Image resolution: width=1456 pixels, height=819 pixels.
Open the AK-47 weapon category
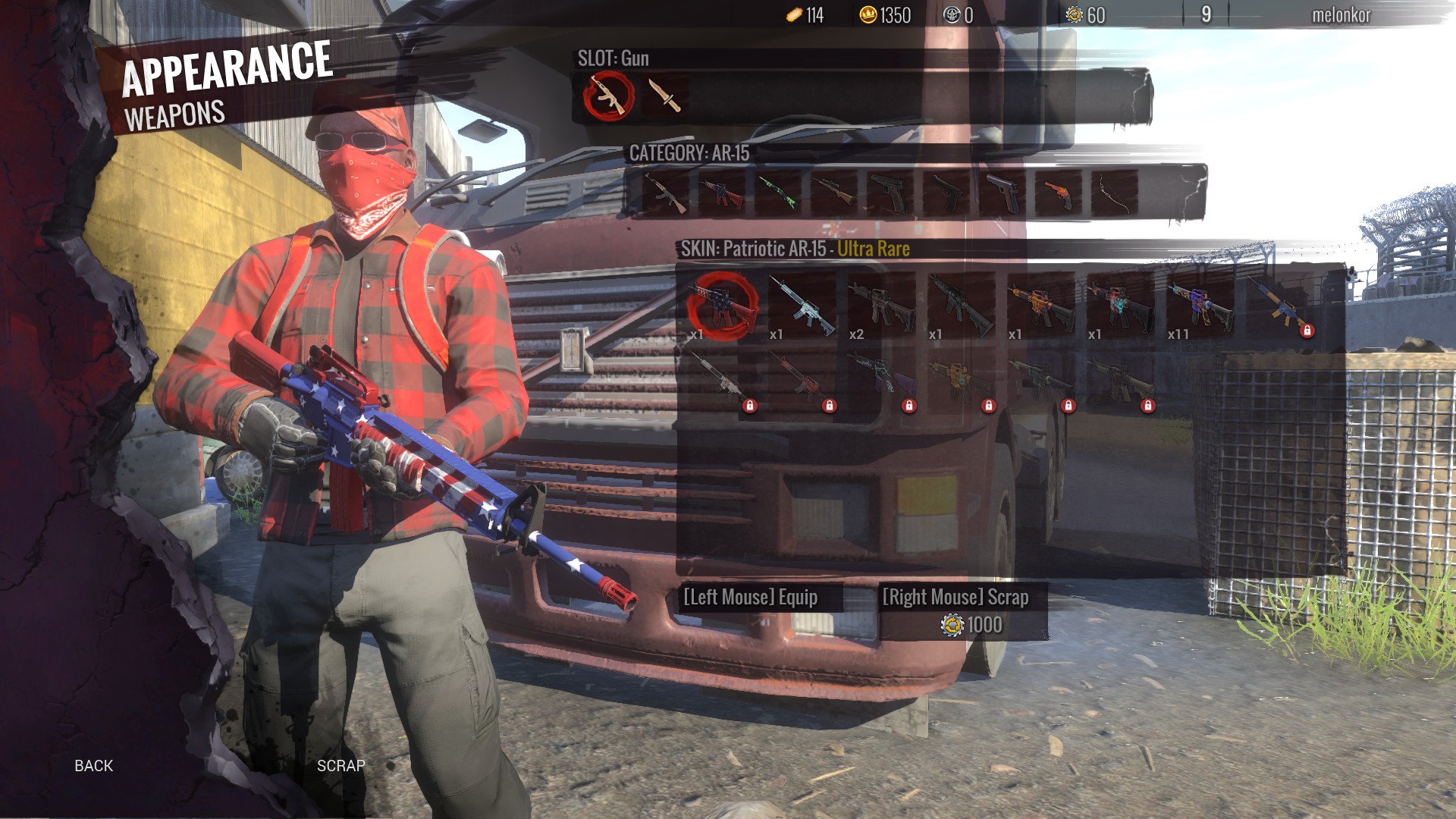[x=666, y=193]
